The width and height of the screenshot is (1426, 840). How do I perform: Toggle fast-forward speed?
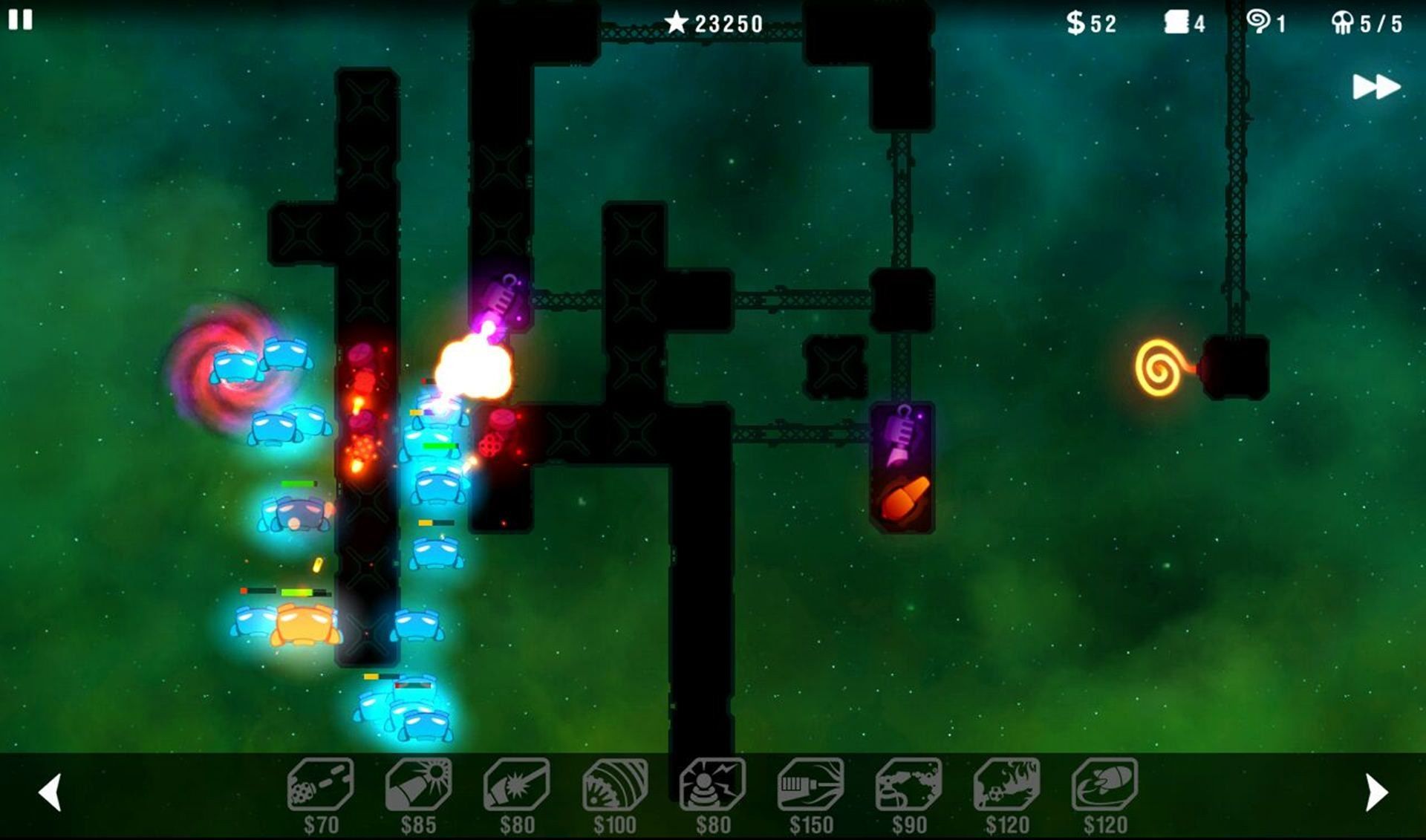pos(1375,87)
